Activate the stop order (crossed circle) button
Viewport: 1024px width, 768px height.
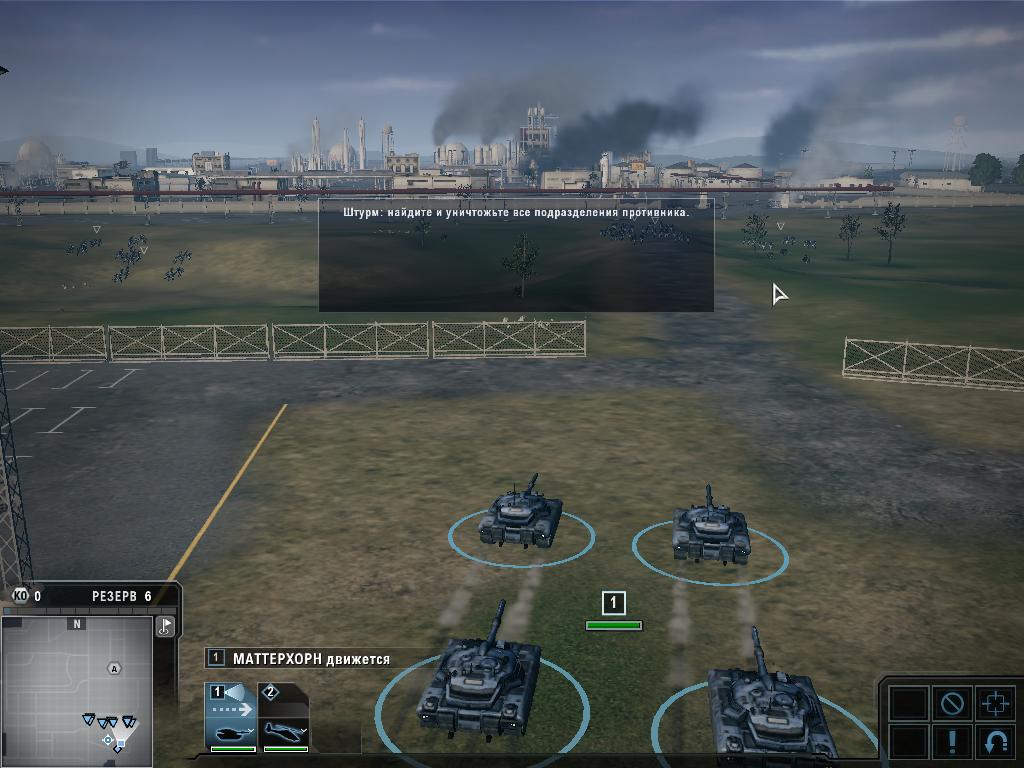[951, 703]
